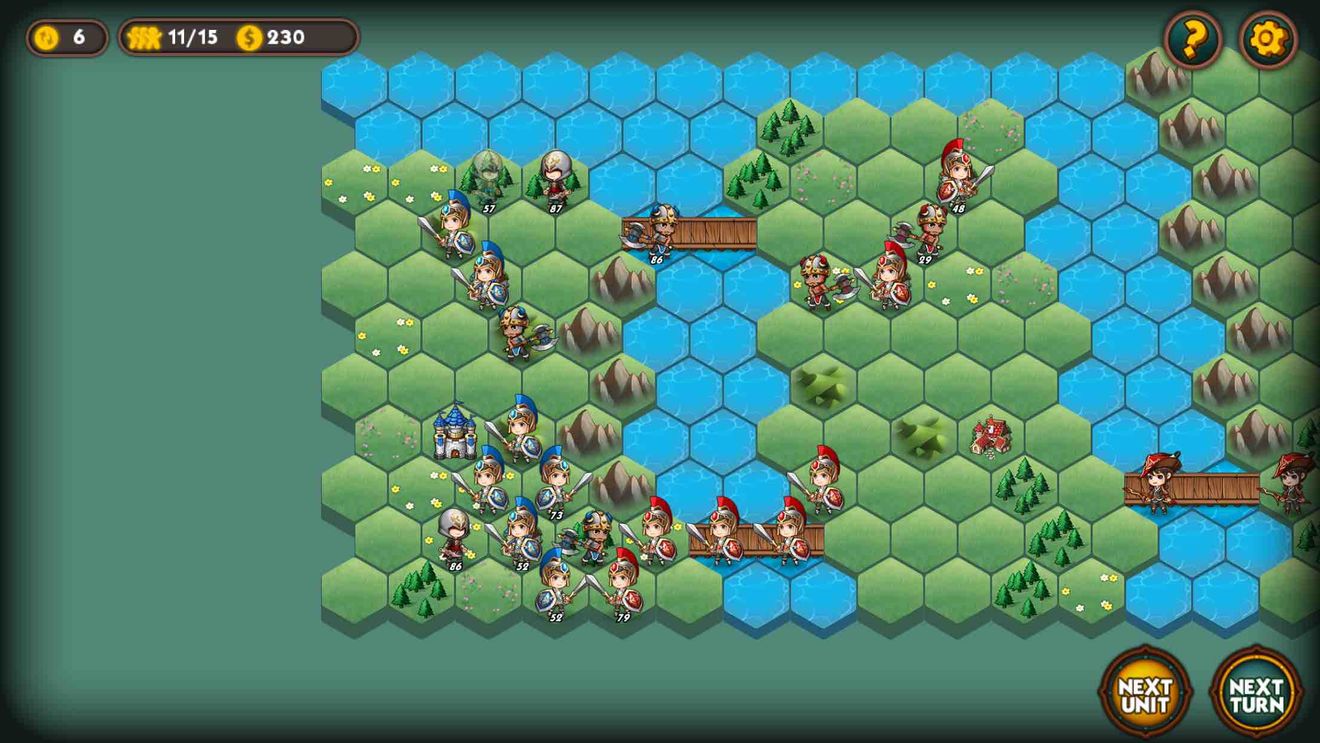End turn with Next Turn button

click(1256, 693)
